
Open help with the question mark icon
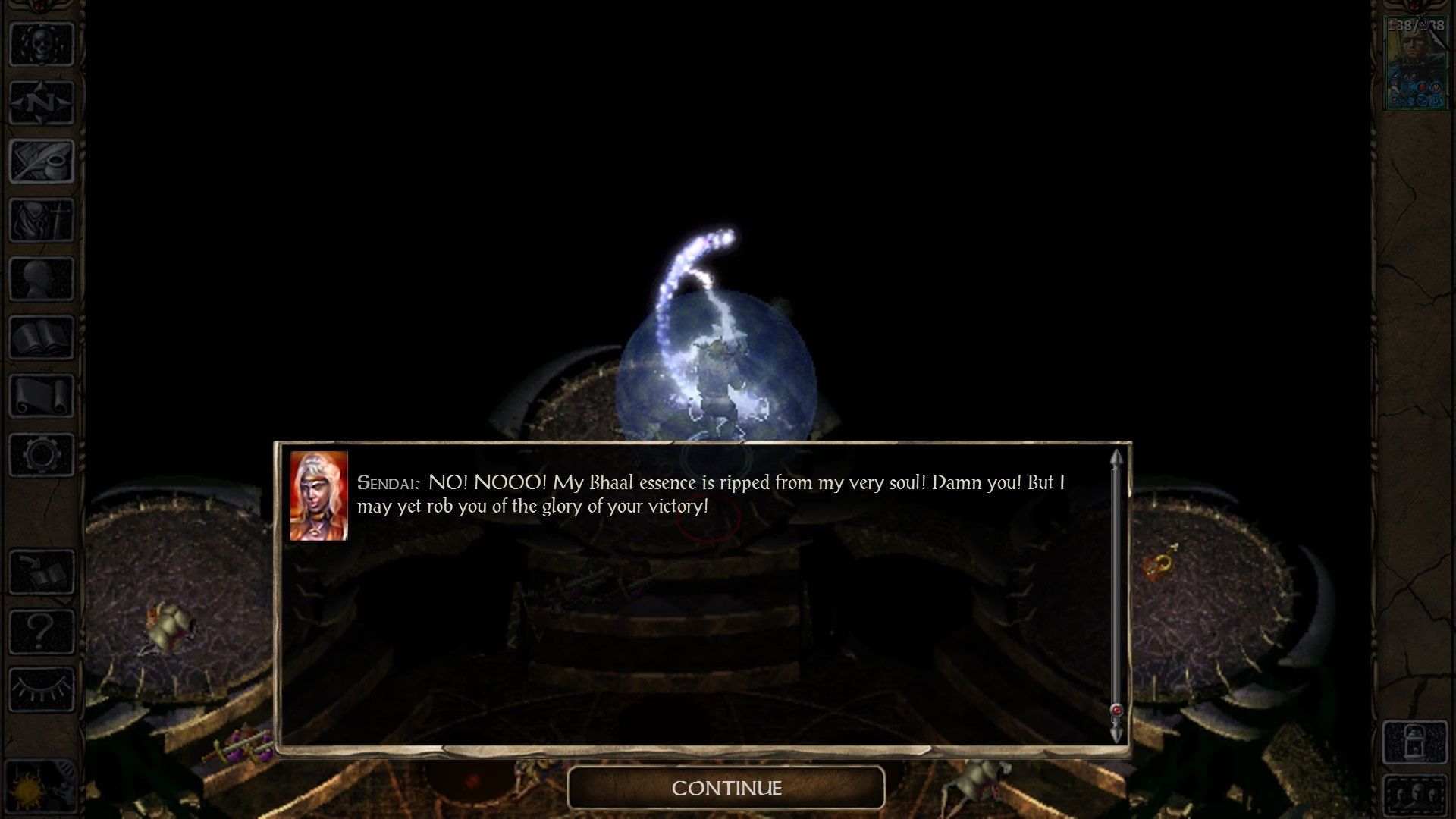[42, 630]
